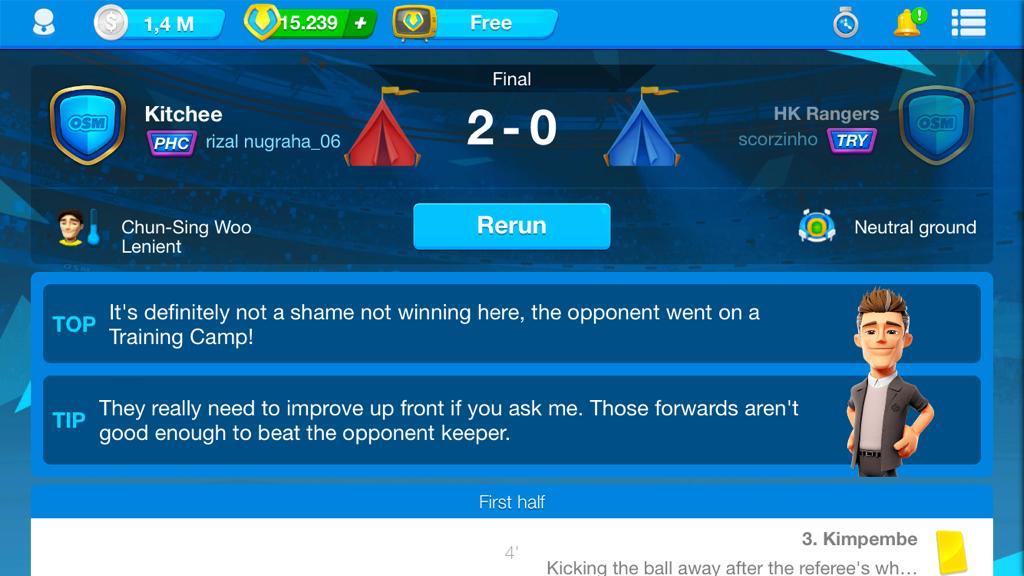
Task: Tap the TRY league badge
Action: click(851, 141)
